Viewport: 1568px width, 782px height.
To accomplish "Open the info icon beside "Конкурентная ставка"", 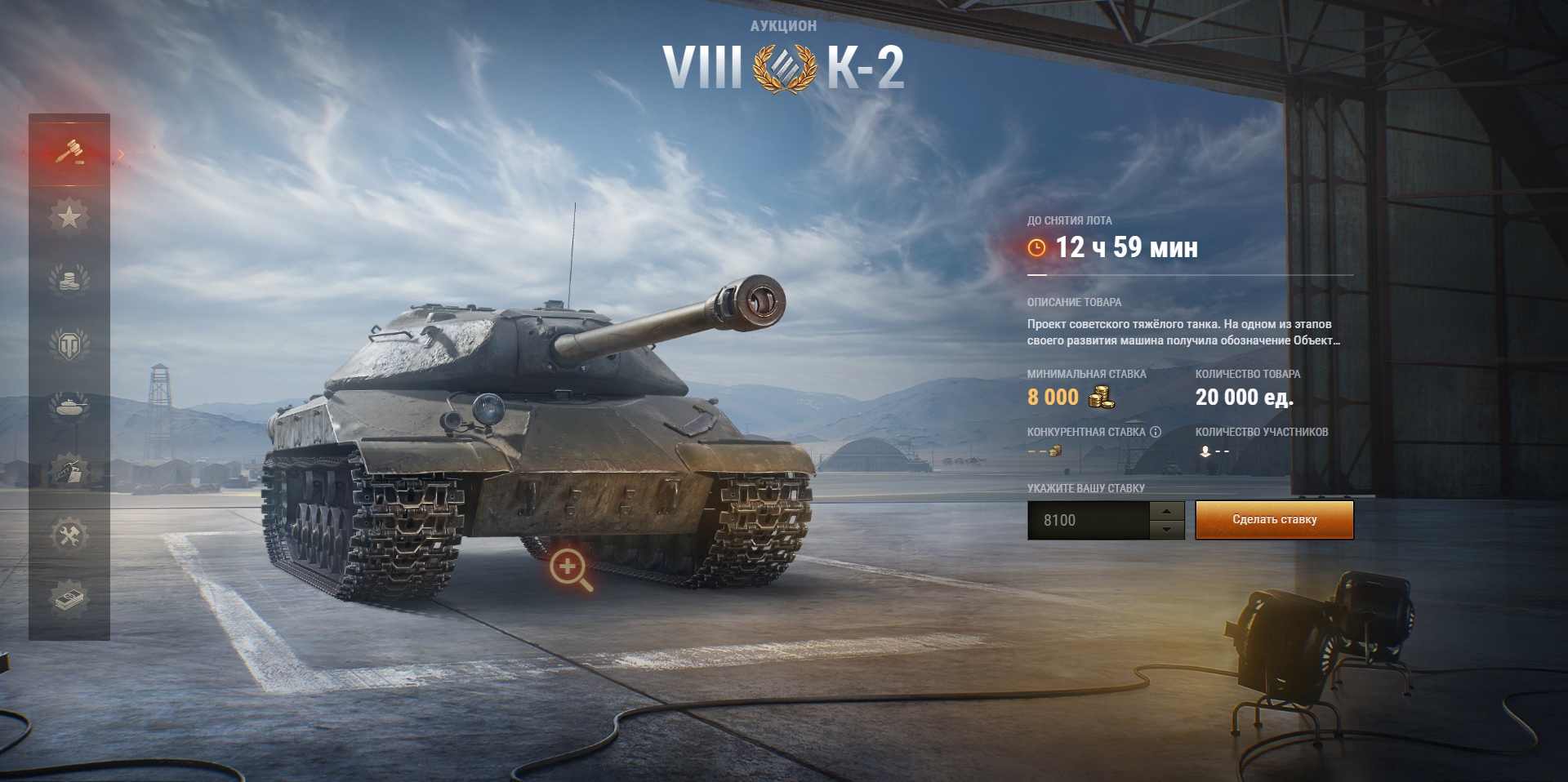I will (x=1156, y=432).
